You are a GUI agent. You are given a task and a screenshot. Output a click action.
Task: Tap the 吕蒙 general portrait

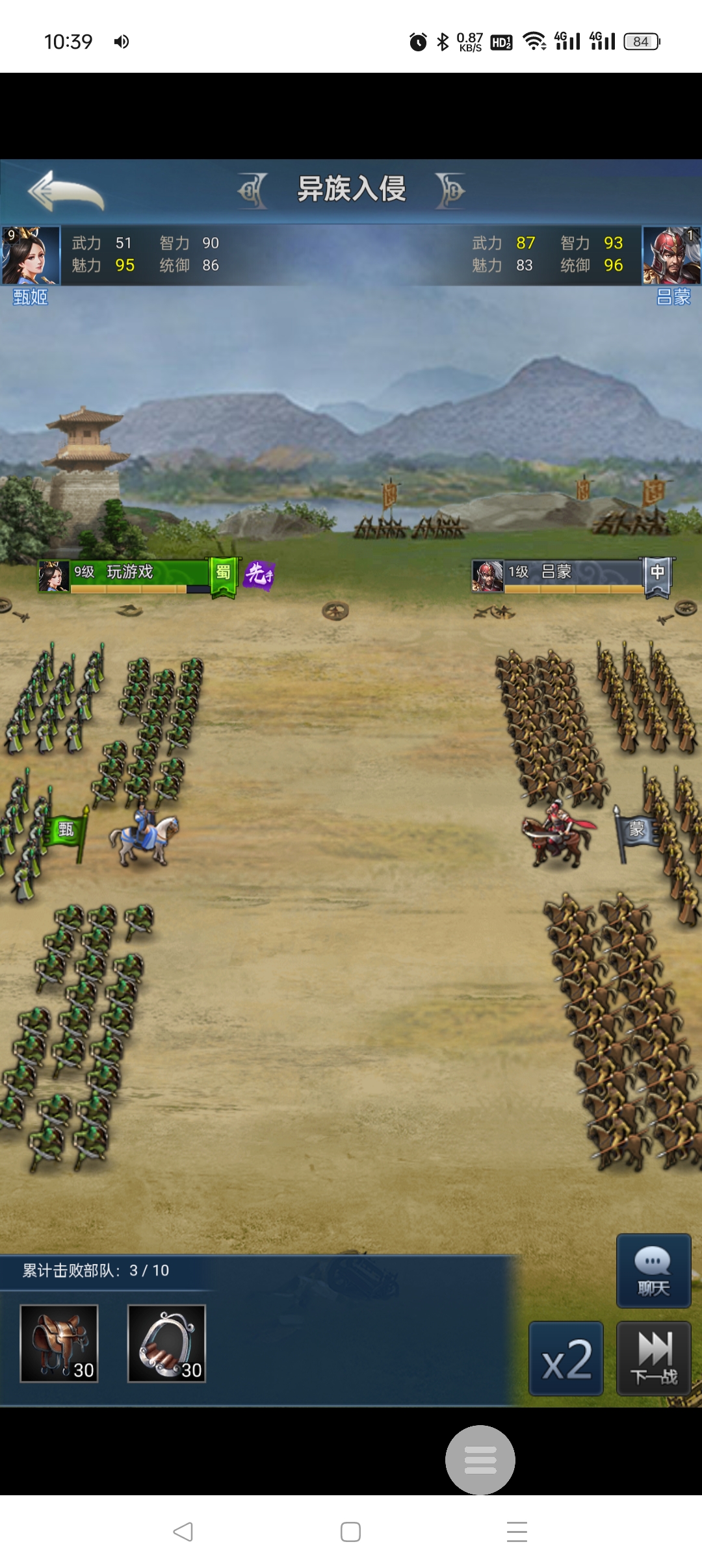click(671, 255)
